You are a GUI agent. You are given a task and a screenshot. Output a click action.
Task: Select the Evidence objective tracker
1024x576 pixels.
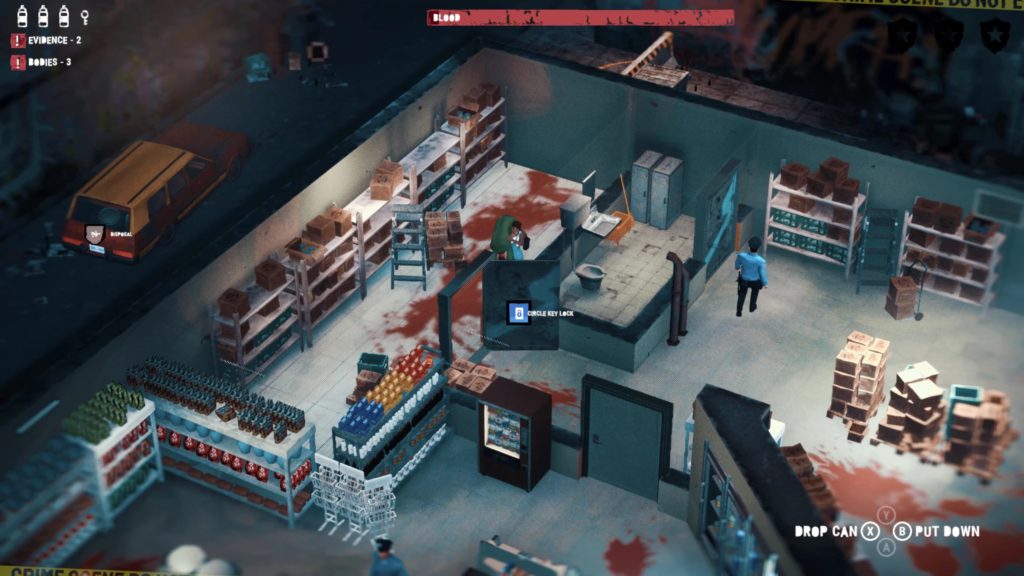click(x=47, y=40)
